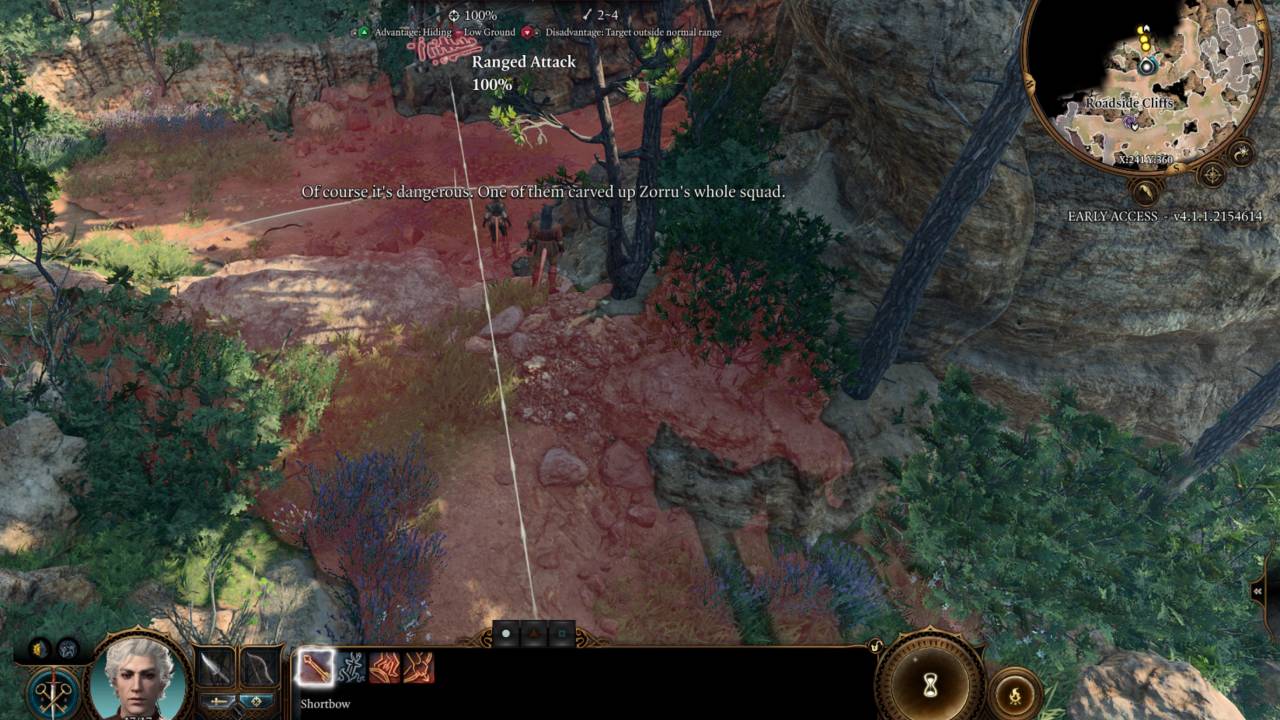1280x720 pixels.
Task: Switch to the triangle hotbar tab
Action: 534,632
